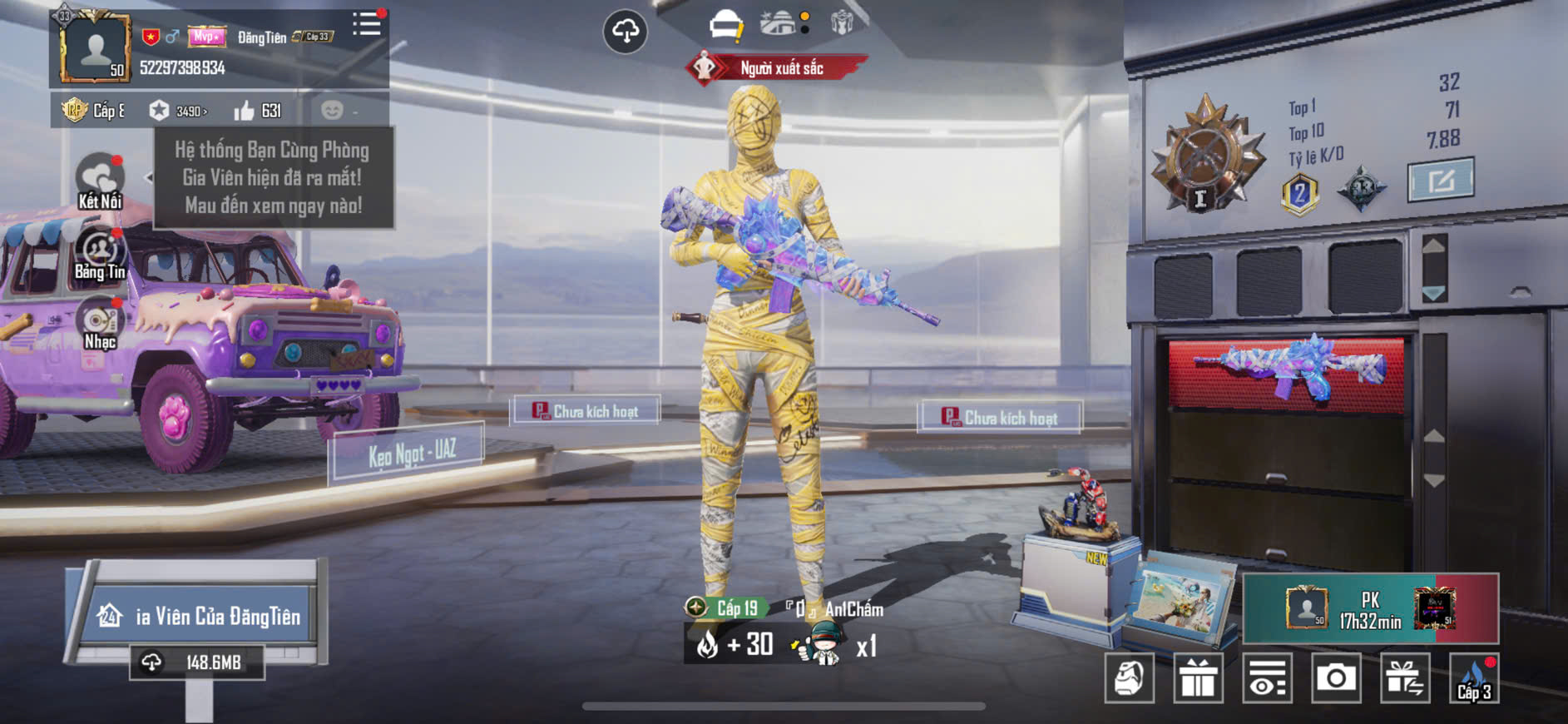Open the Cấp 3 level icon
The height and width of the screenshot is (724, 1568).
coord(1473,678)
